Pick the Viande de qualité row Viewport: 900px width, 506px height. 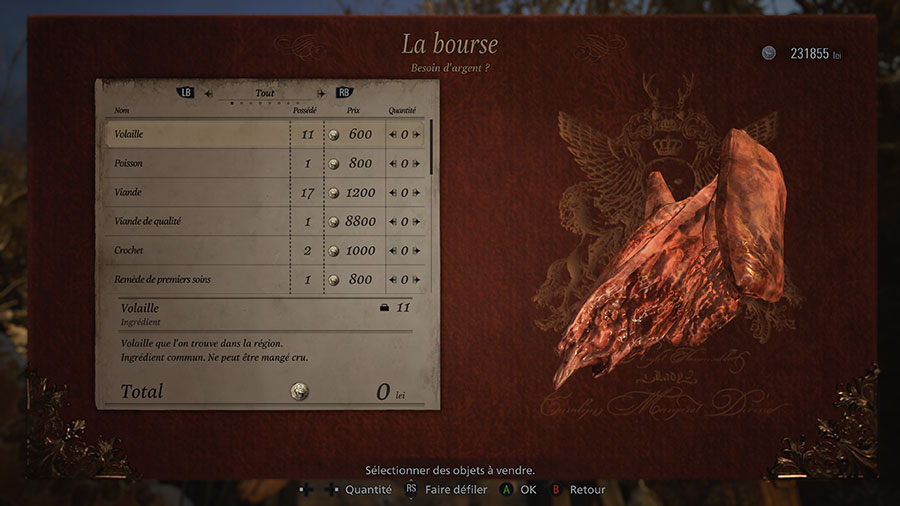197,221
